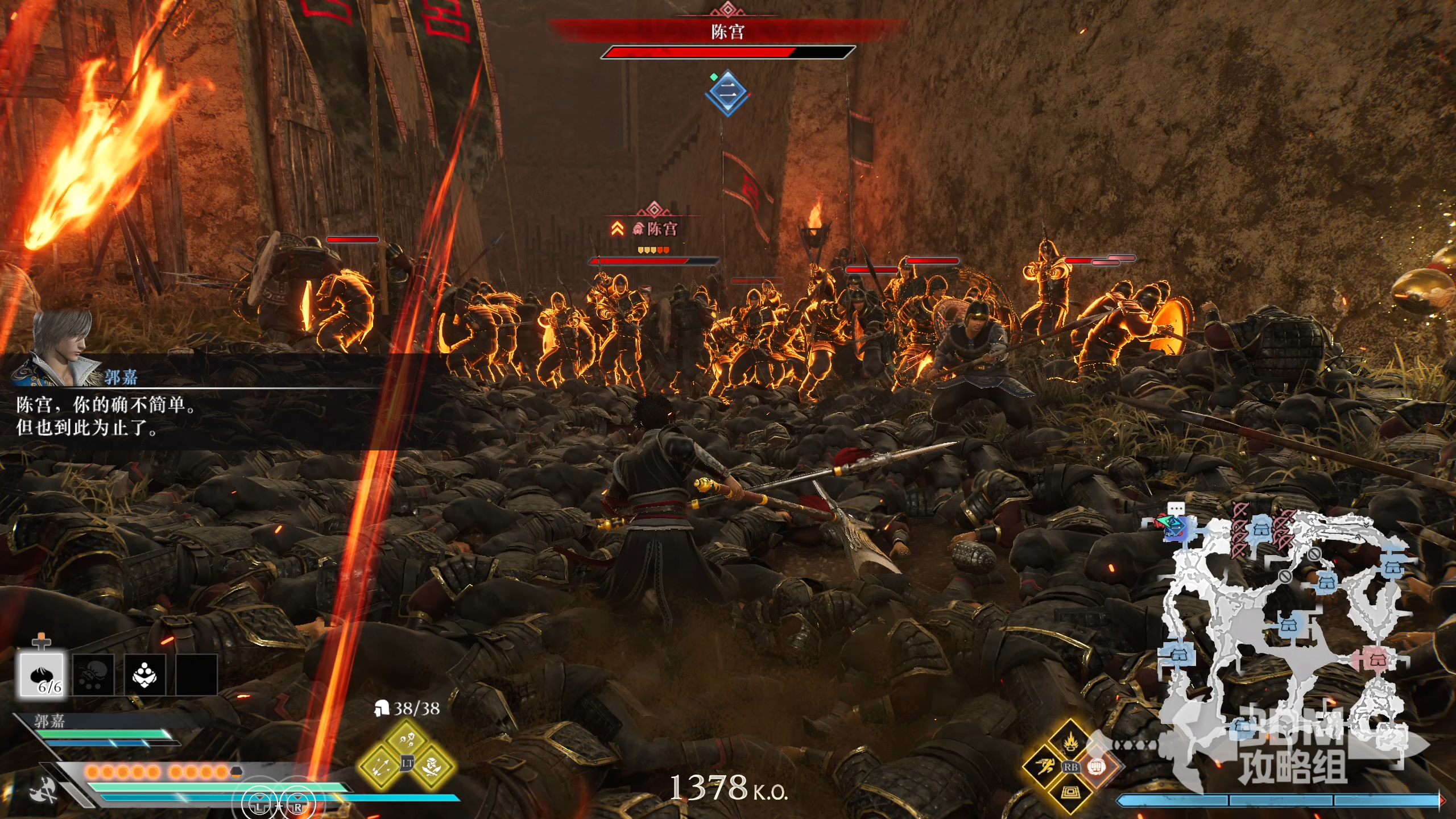Use the red fist battle art
The image size is (1456, 819).
(x=1097, y=767)
